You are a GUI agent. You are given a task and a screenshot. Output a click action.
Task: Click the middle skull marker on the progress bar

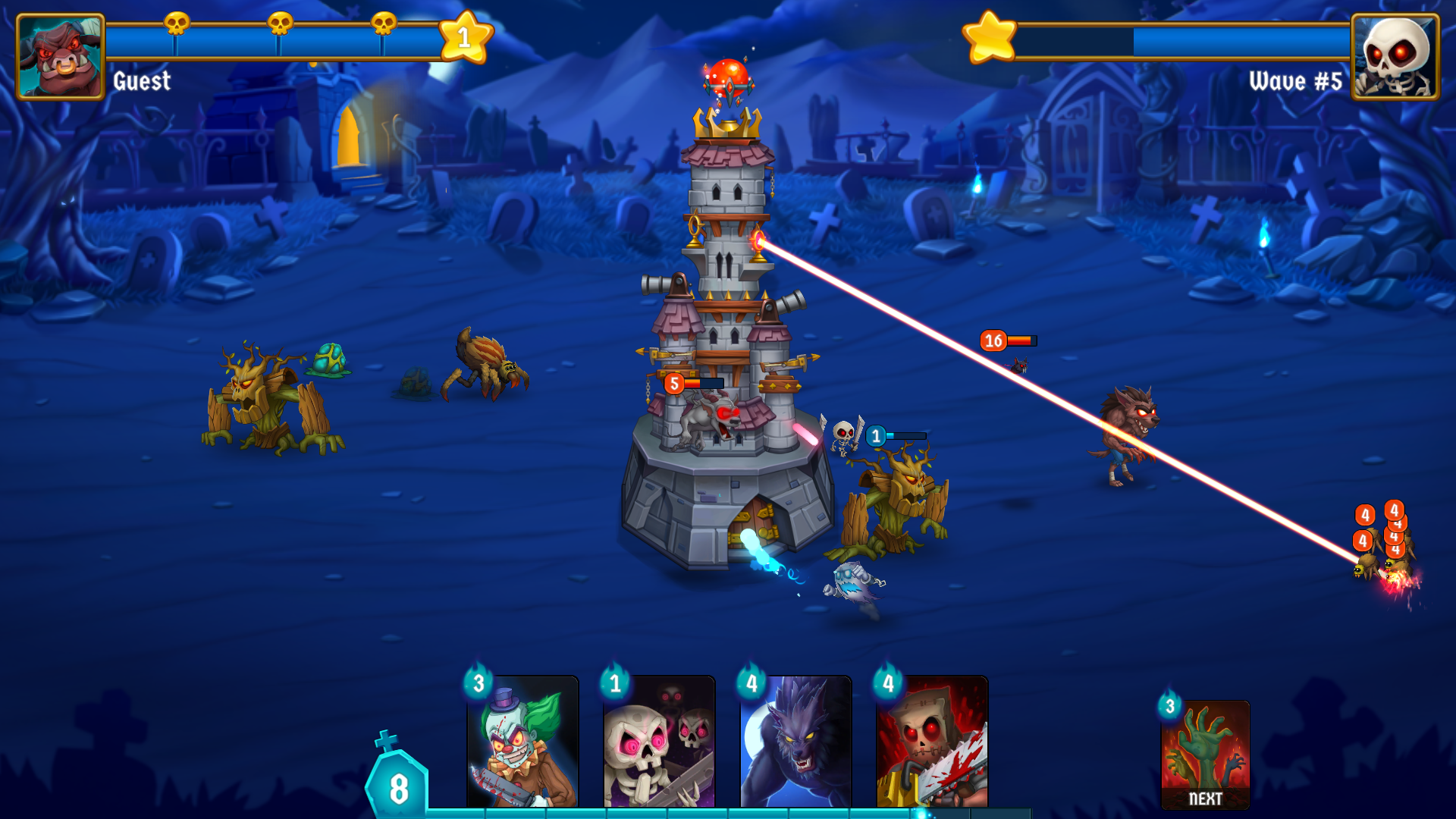click(x=278, y=24)
